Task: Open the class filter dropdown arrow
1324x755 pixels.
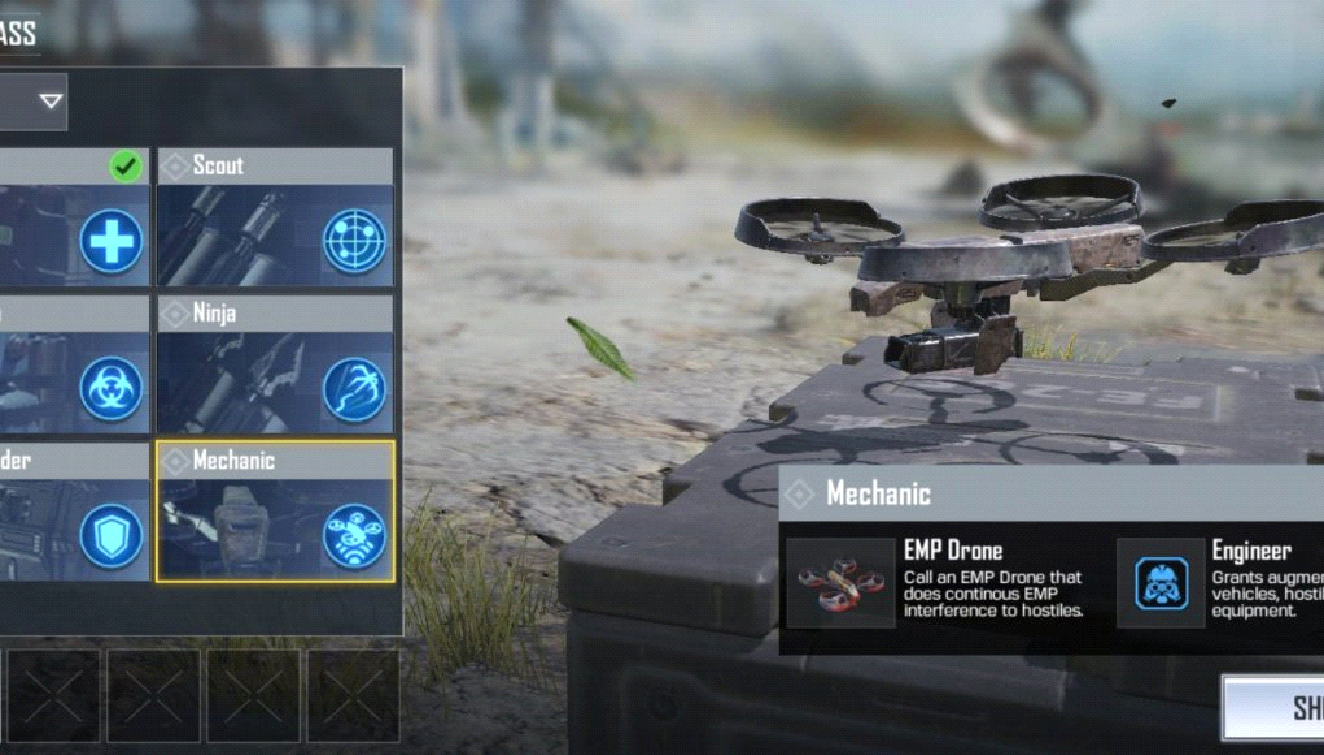Action: pos(50,101)
